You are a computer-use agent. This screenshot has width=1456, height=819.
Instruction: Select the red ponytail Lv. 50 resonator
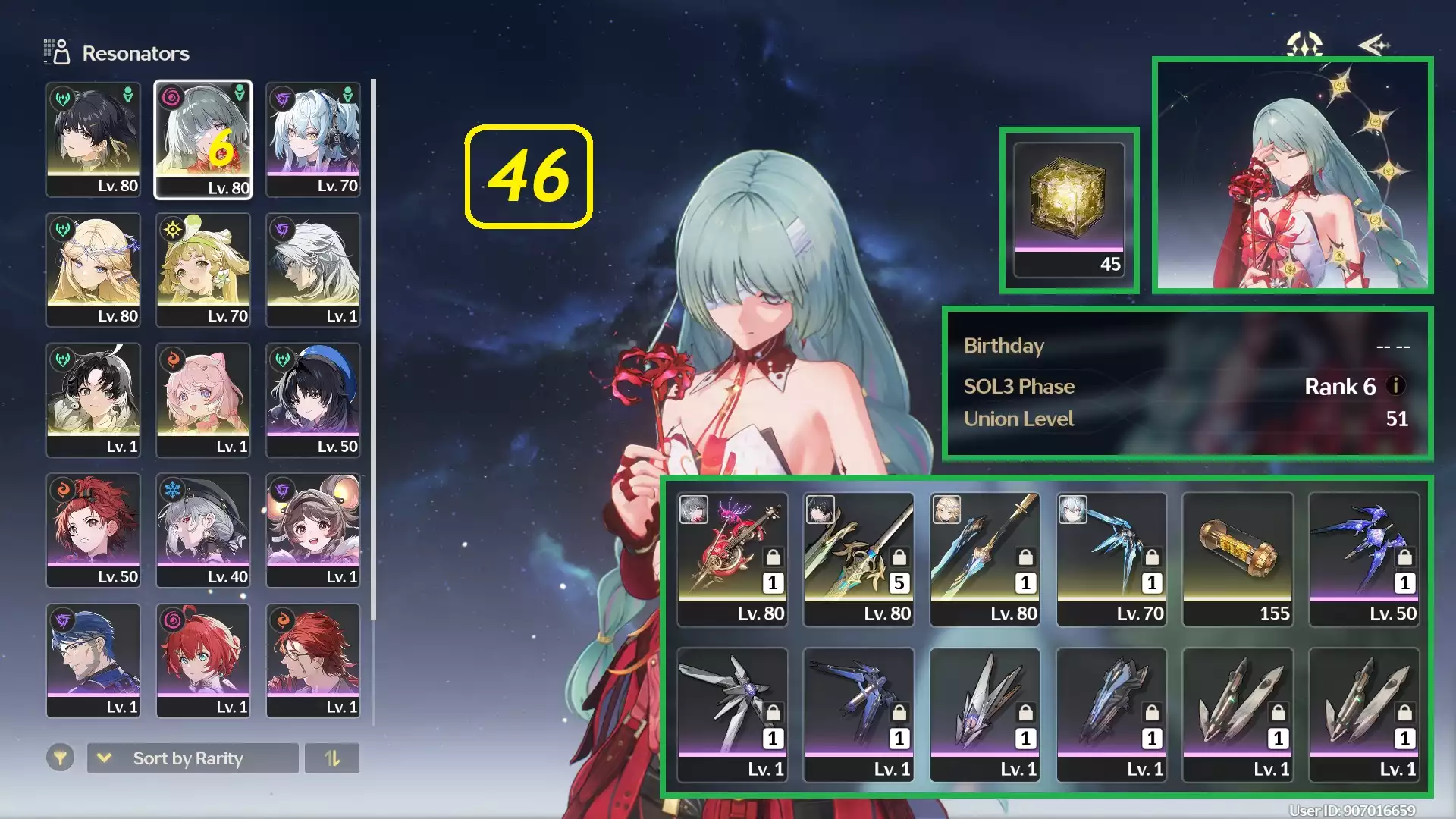pos(93,531)
